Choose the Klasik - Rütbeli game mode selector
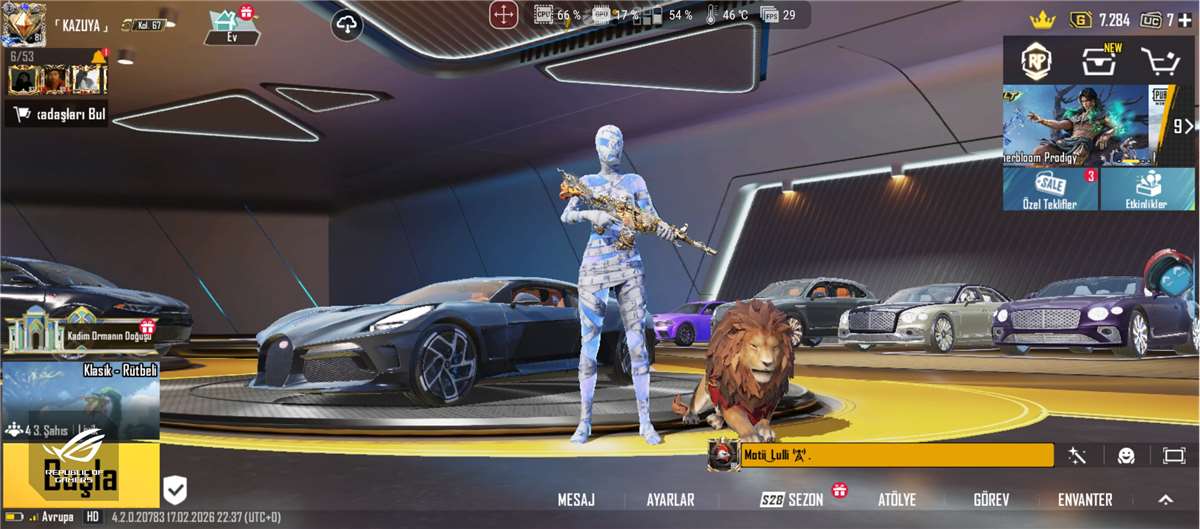The width and height of the screenshot is (1200, 529). coord(80,400)
